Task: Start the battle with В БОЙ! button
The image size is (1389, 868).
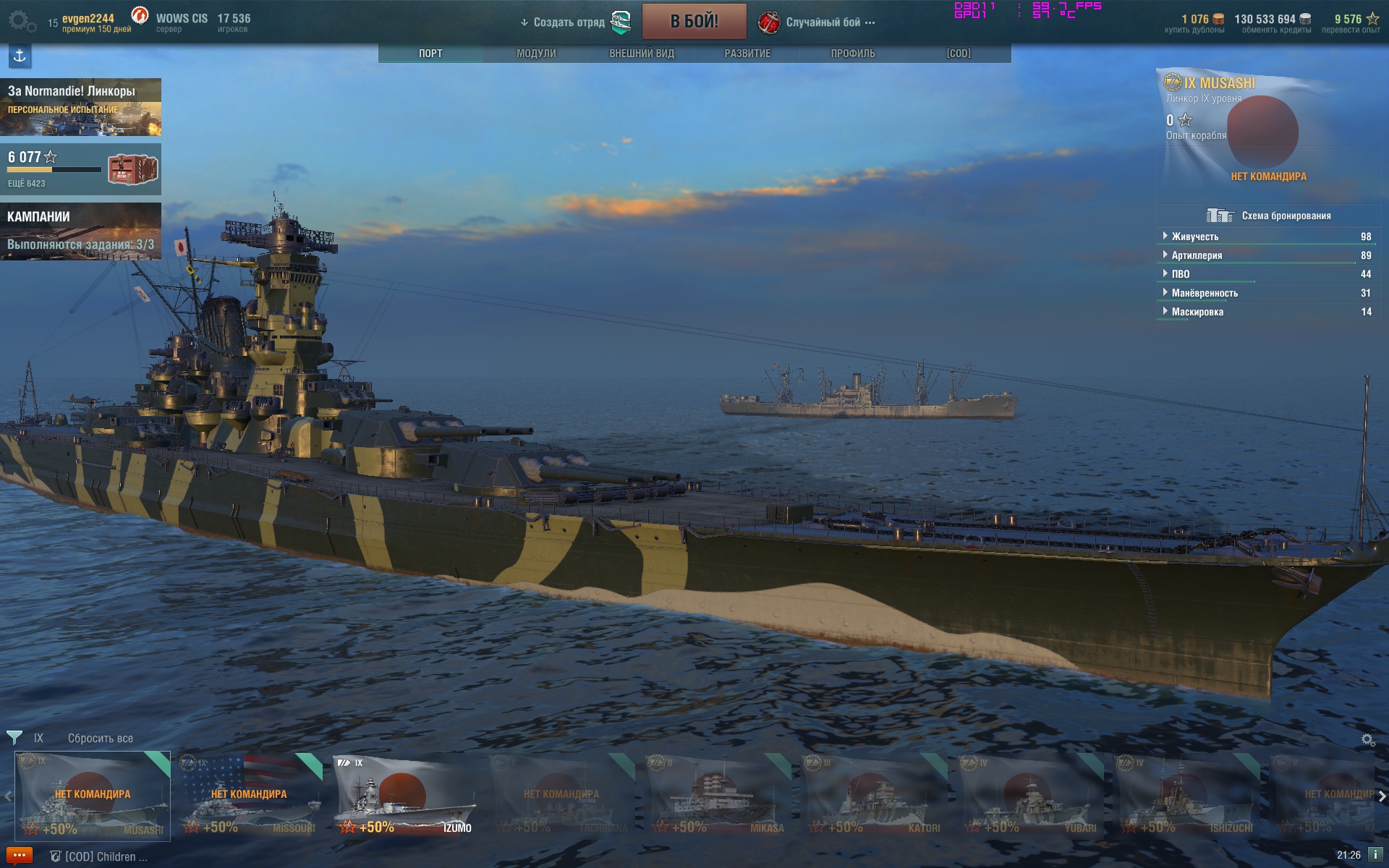Action: pyautogui.click(x=694, y=22)
